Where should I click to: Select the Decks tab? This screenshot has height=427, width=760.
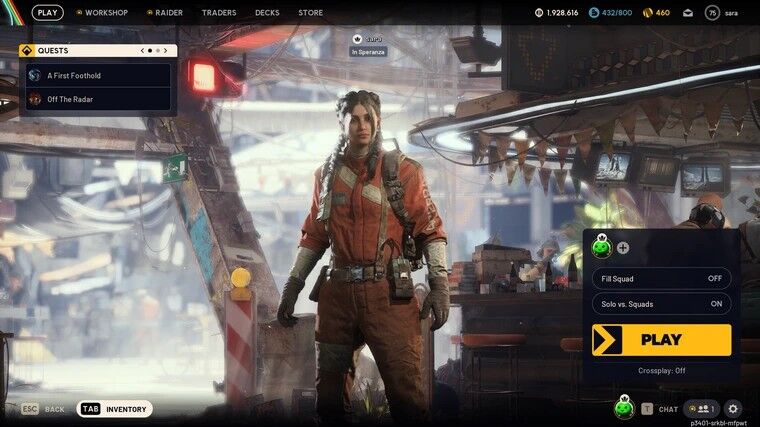pos(267,13)
